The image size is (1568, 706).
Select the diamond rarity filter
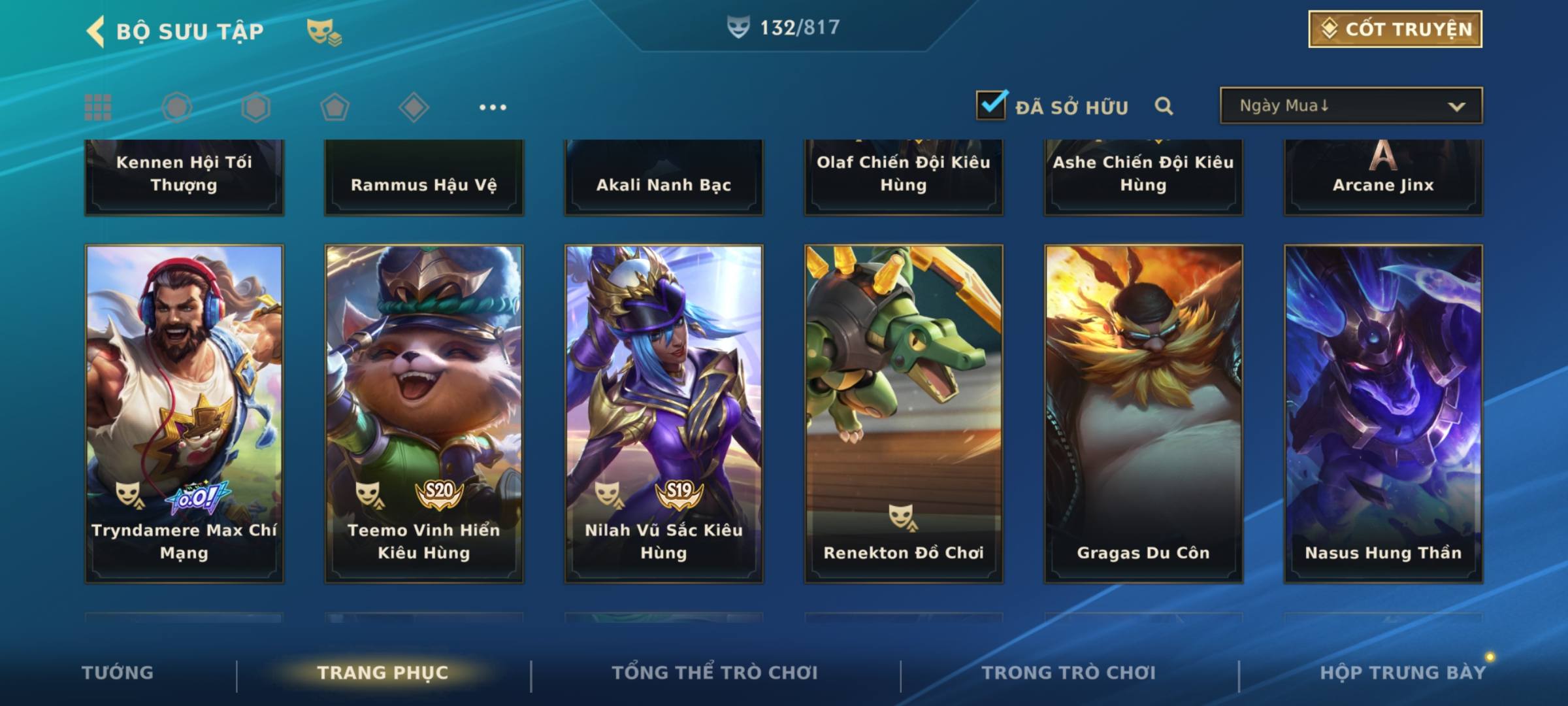pyautogui.click(x=414, y=107)
